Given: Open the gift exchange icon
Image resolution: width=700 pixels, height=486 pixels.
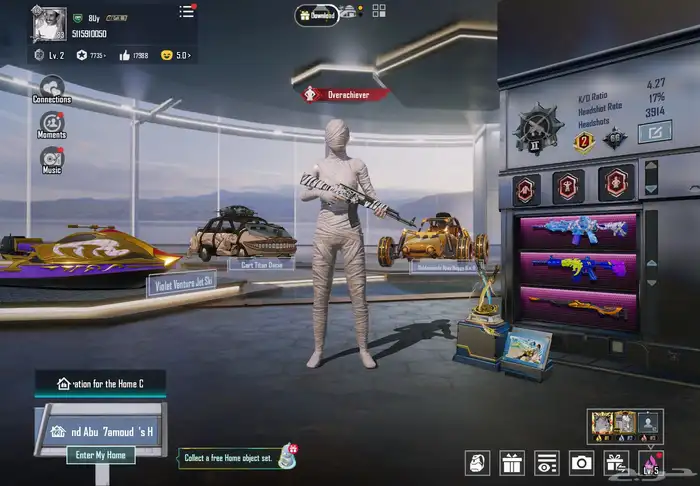Looking at the screenshot, I should 615,462.
